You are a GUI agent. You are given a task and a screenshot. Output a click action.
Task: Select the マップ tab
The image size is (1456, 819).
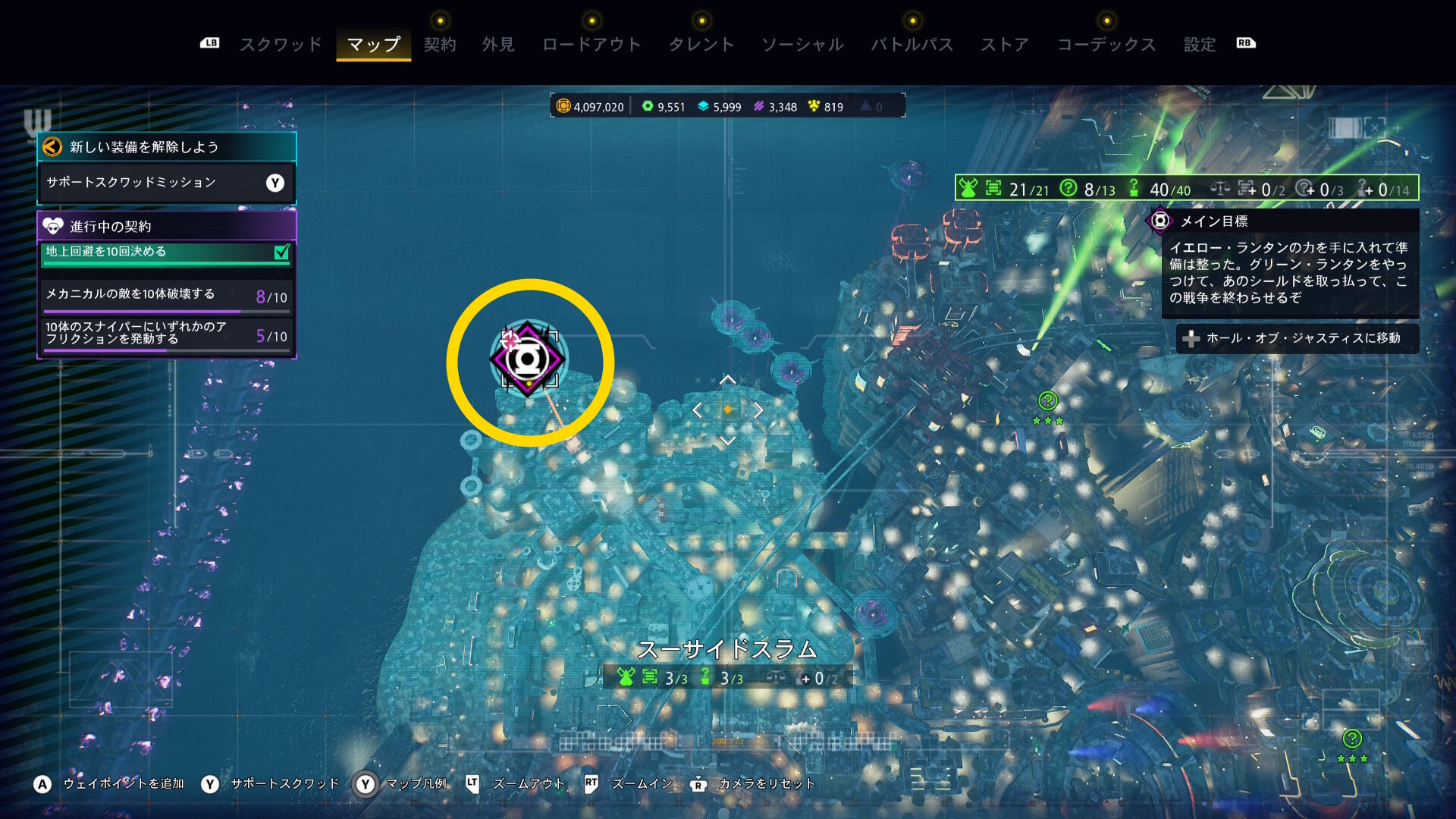coord(373,45)
